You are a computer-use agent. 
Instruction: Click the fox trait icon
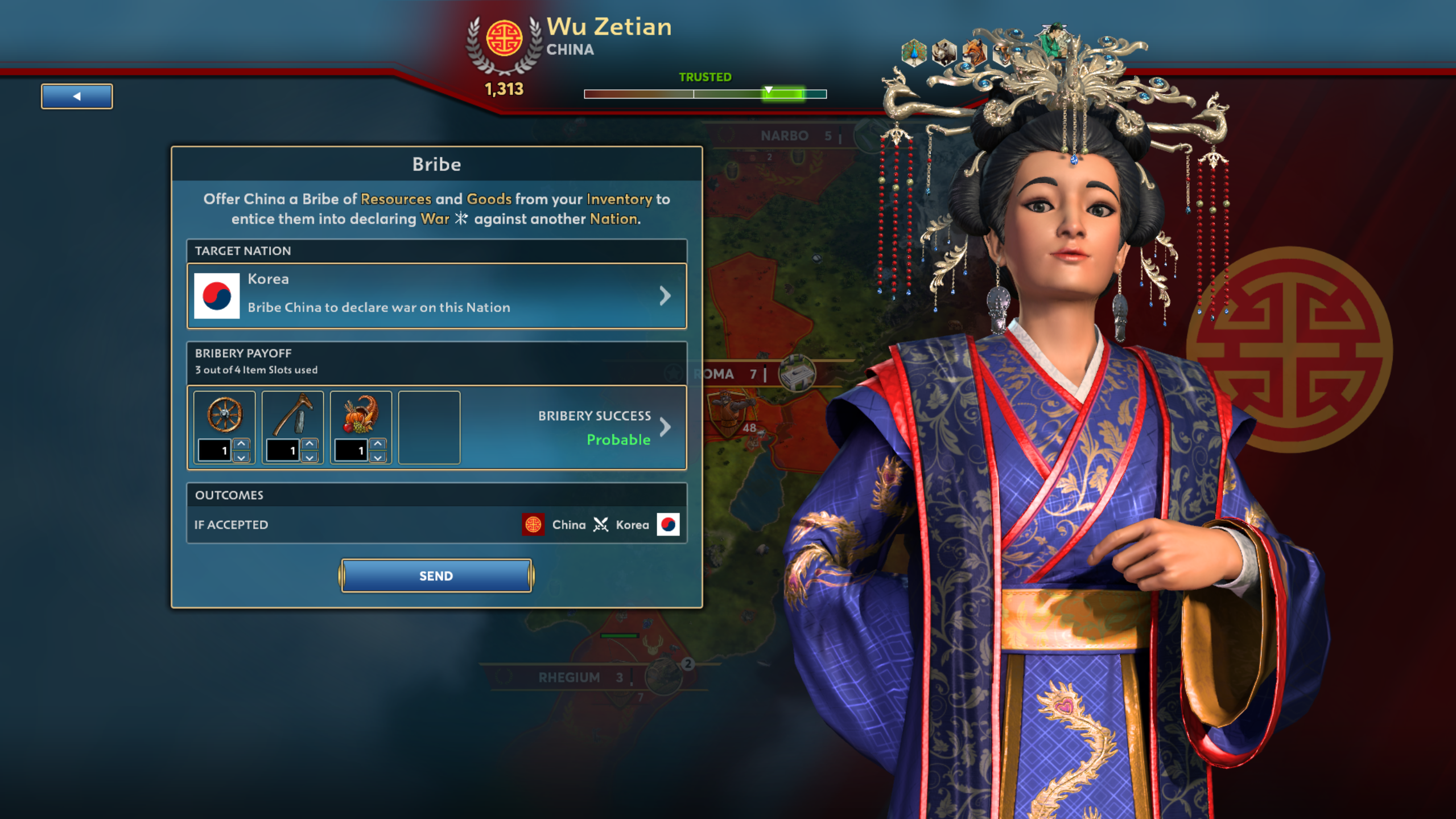pos(974,53)
